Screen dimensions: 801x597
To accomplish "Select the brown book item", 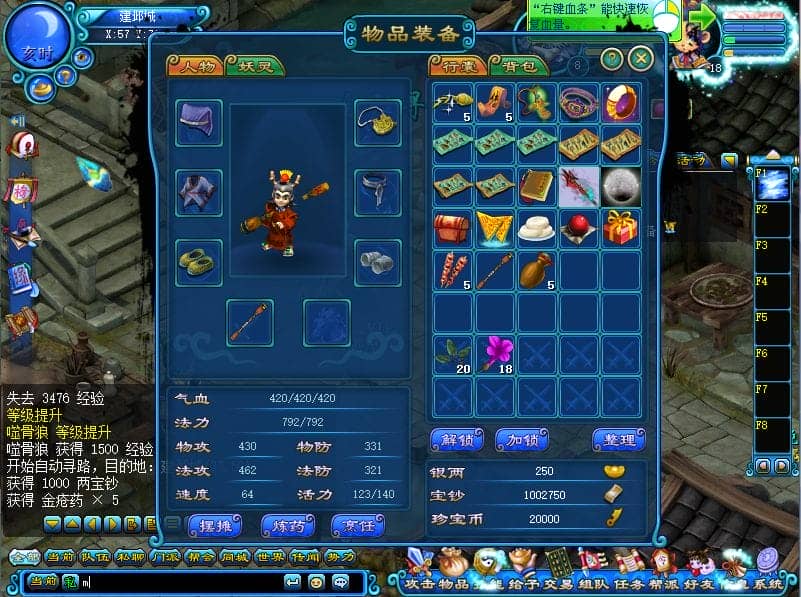I will click(x=536, y=186).
